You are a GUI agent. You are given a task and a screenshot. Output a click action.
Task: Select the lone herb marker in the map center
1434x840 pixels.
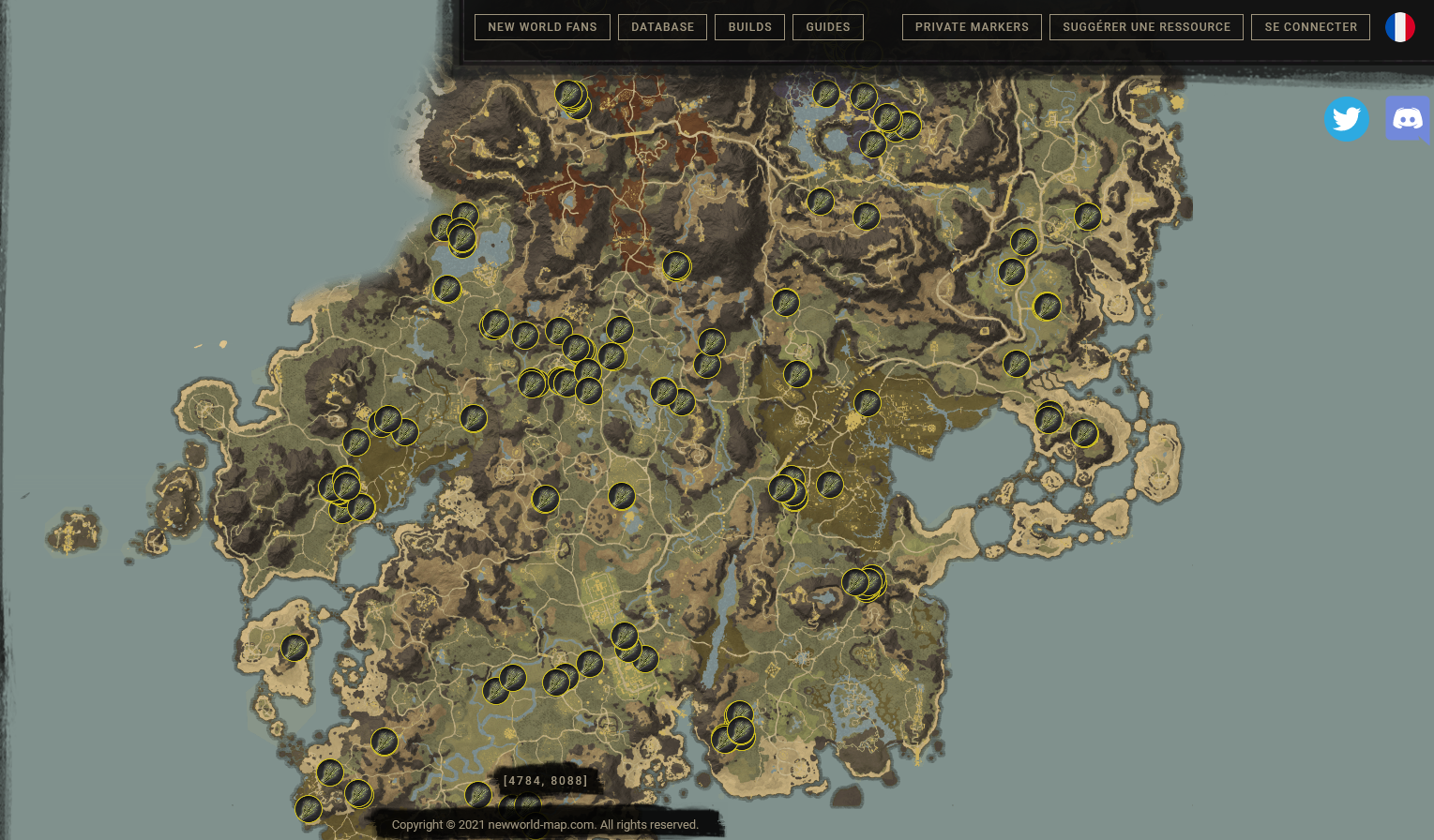point(621,494)
